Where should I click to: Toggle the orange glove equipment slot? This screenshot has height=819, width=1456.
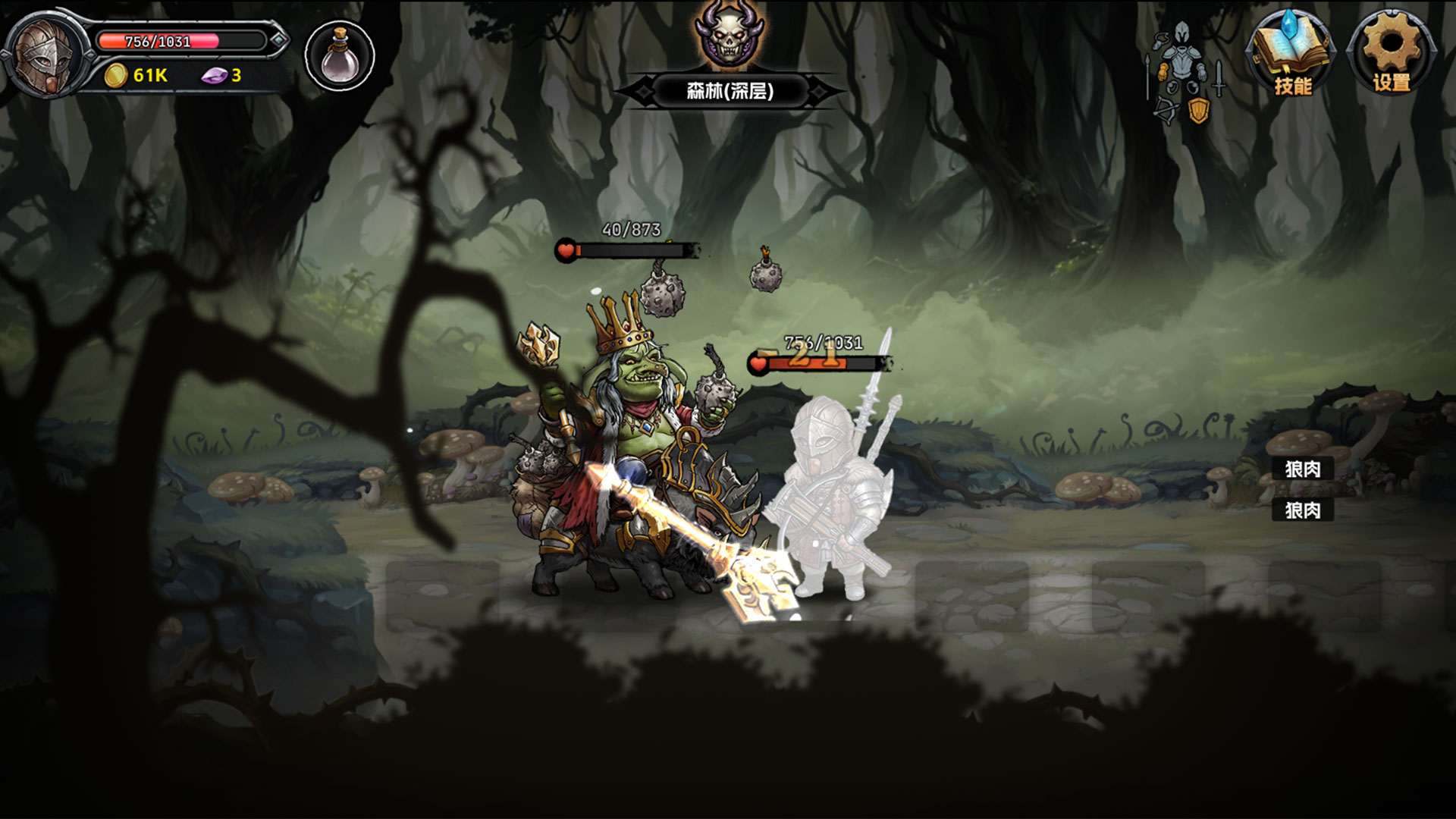click(x=1163, y=73)
